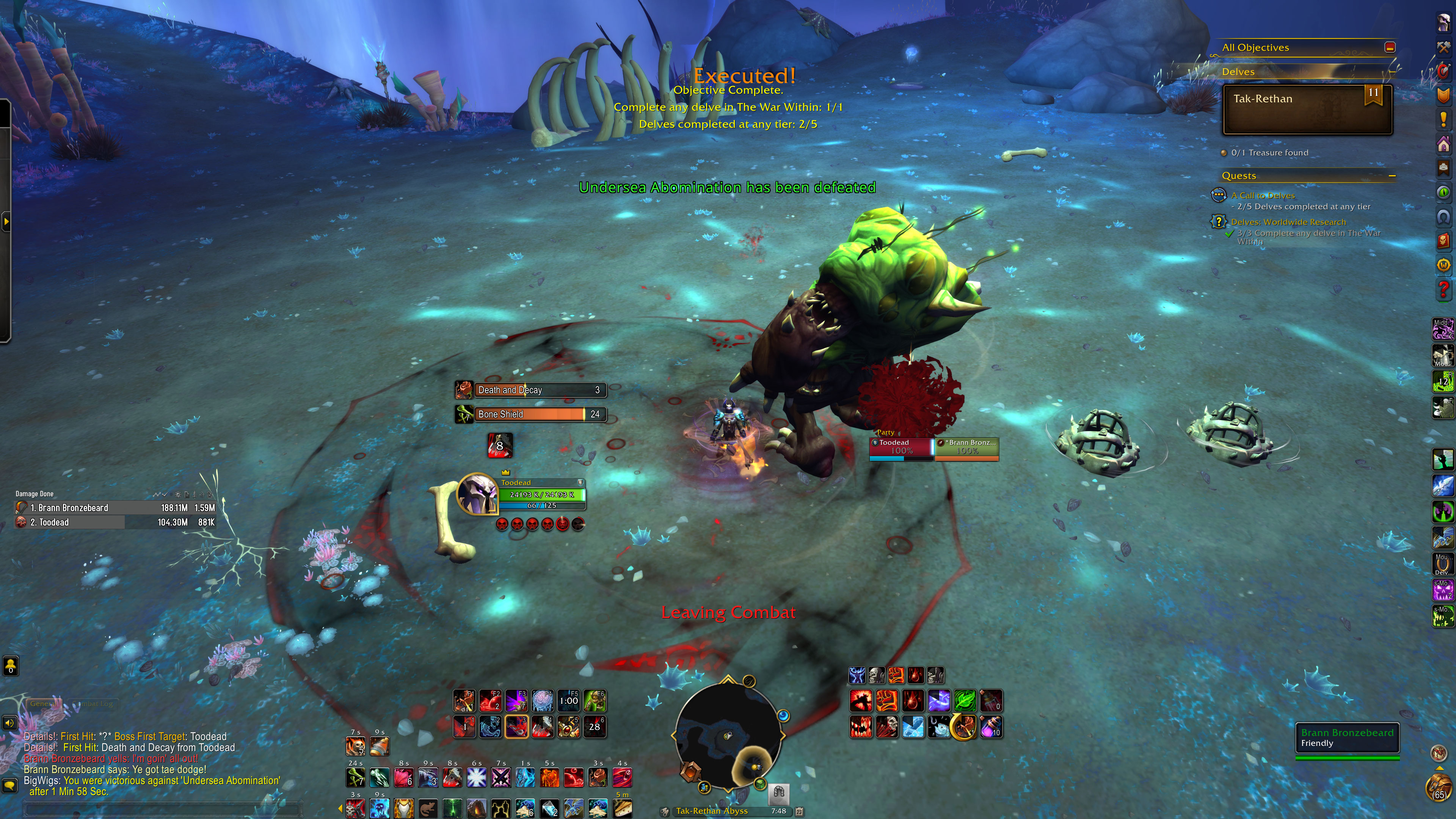Open the calendar button beside the clock
Image resolution: width=1456 pixels, height=819 pixels.
click(799, 811)
